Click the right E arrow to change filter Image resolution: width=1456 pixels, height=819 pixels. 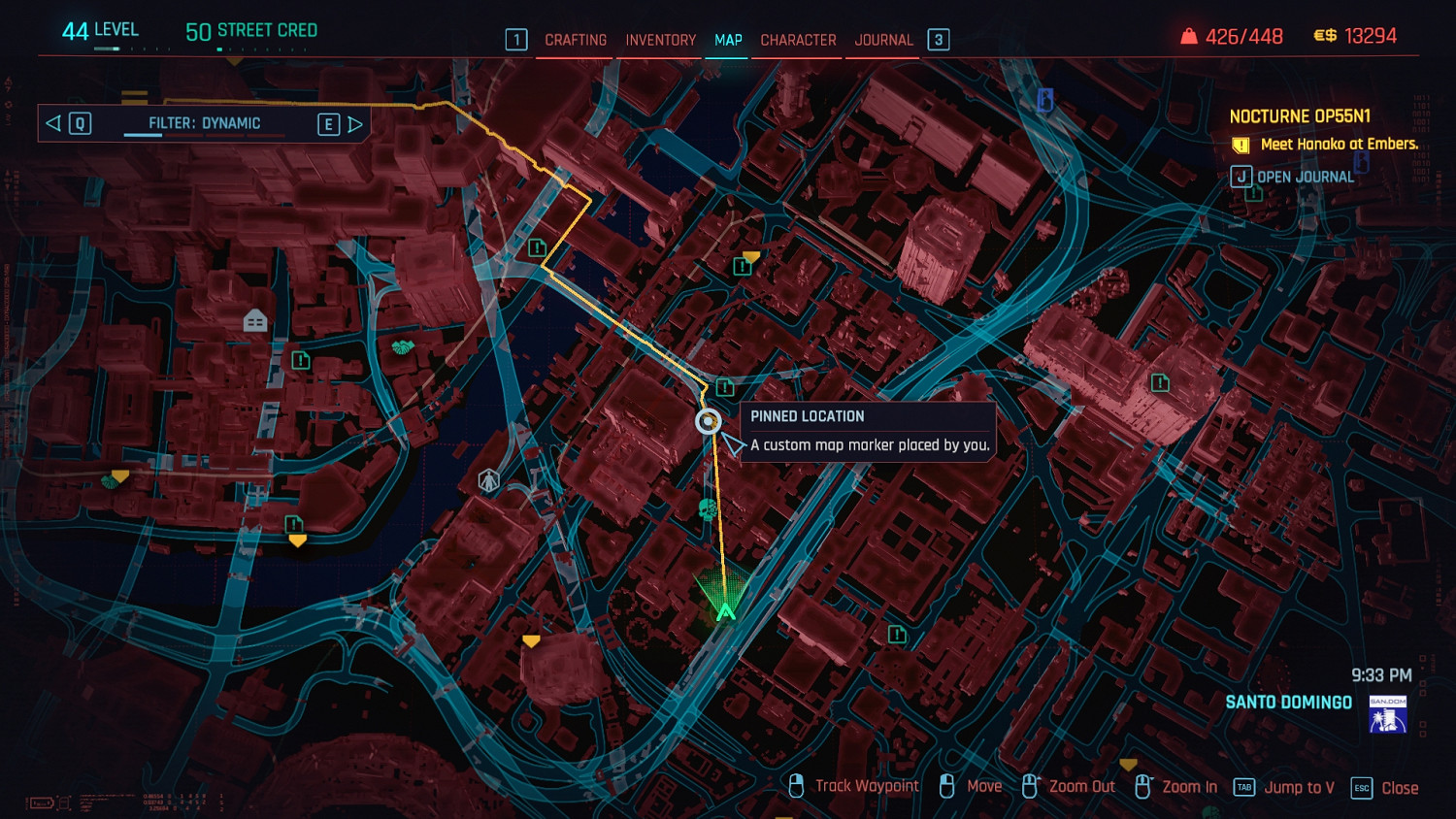click(355, 123)
